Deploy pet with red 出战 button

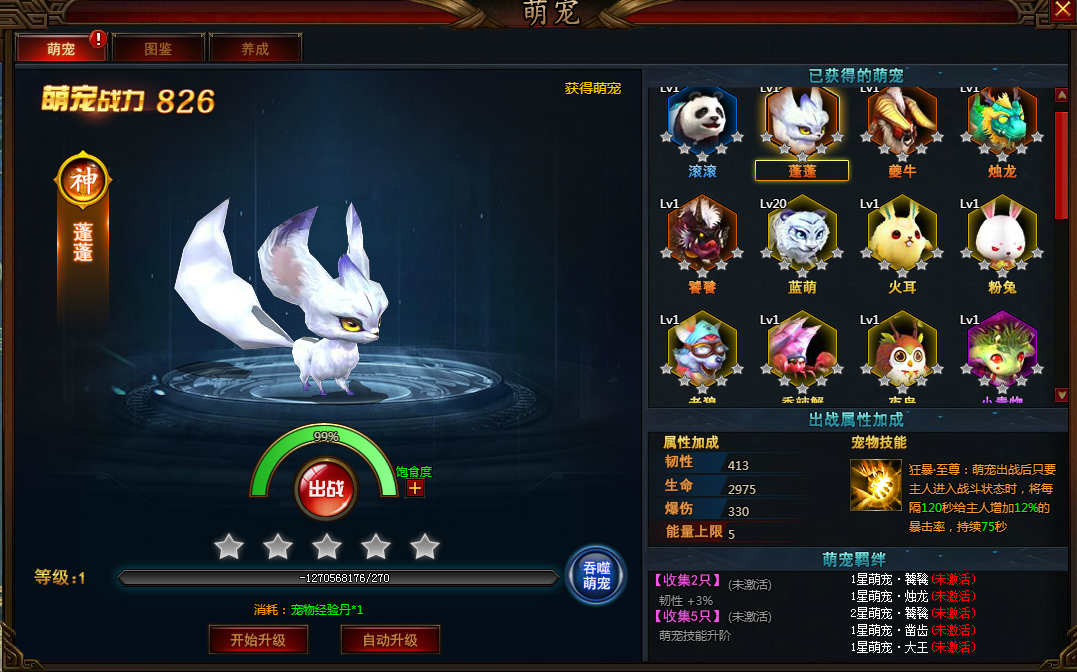325,489
